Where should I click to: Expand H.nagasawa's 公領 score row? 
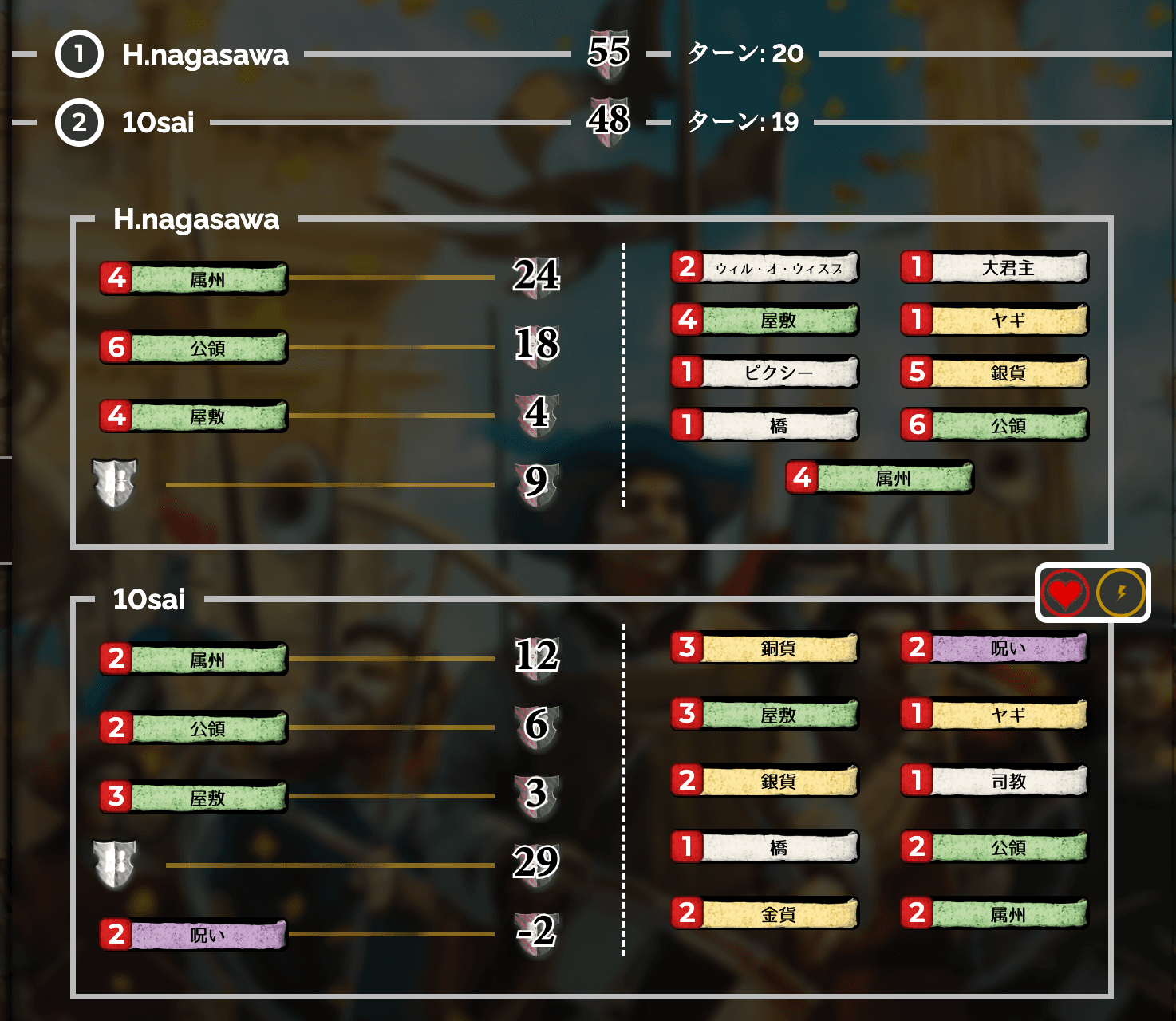[194, 345]
